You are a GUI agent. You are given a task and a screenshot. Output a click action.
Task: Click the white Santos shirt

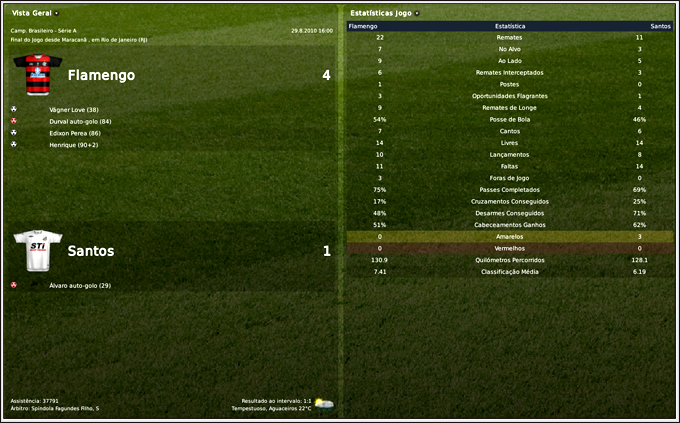[x=37, y=250]
